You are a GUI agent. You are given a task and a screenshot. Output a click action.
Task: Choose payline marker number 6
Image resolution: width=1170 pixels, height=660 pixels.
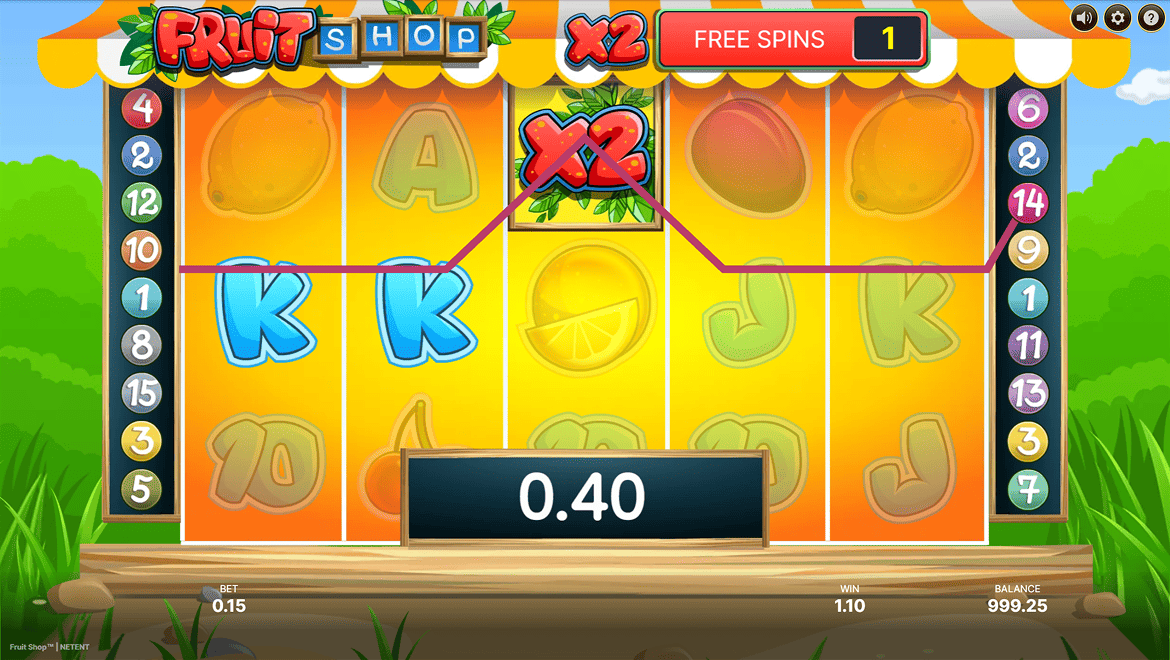click(1027, 108)
